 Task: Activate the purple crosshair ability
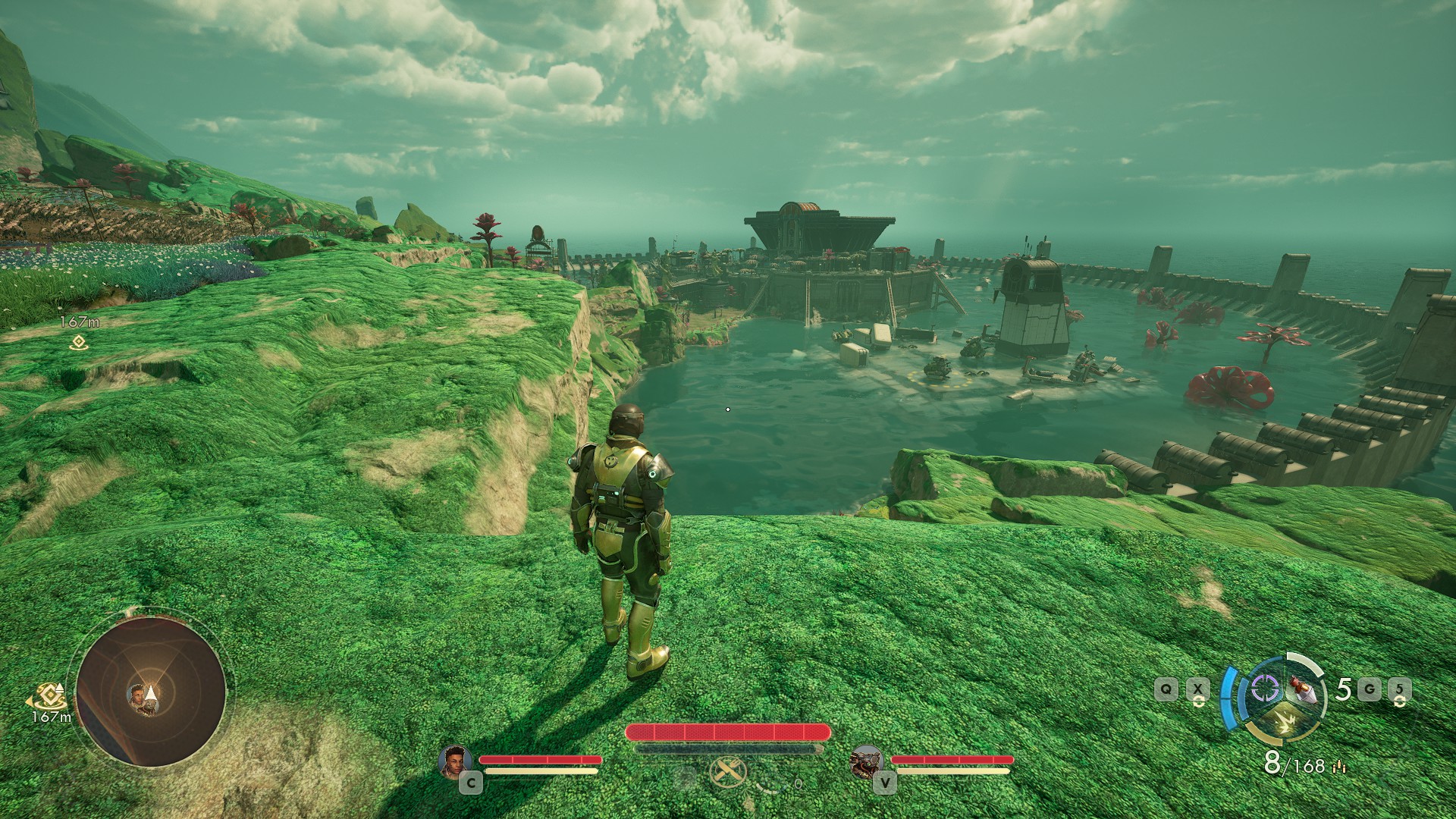coord(1263,689)
